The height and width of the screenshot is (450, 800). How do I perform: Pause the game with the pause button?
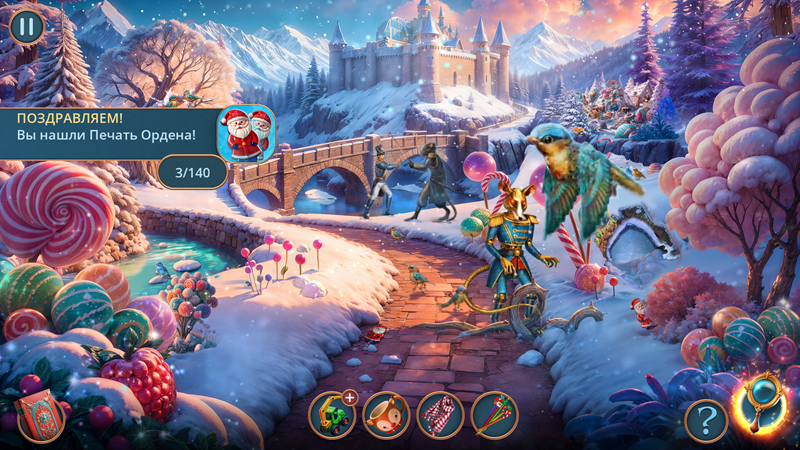[x=26, y=26]
